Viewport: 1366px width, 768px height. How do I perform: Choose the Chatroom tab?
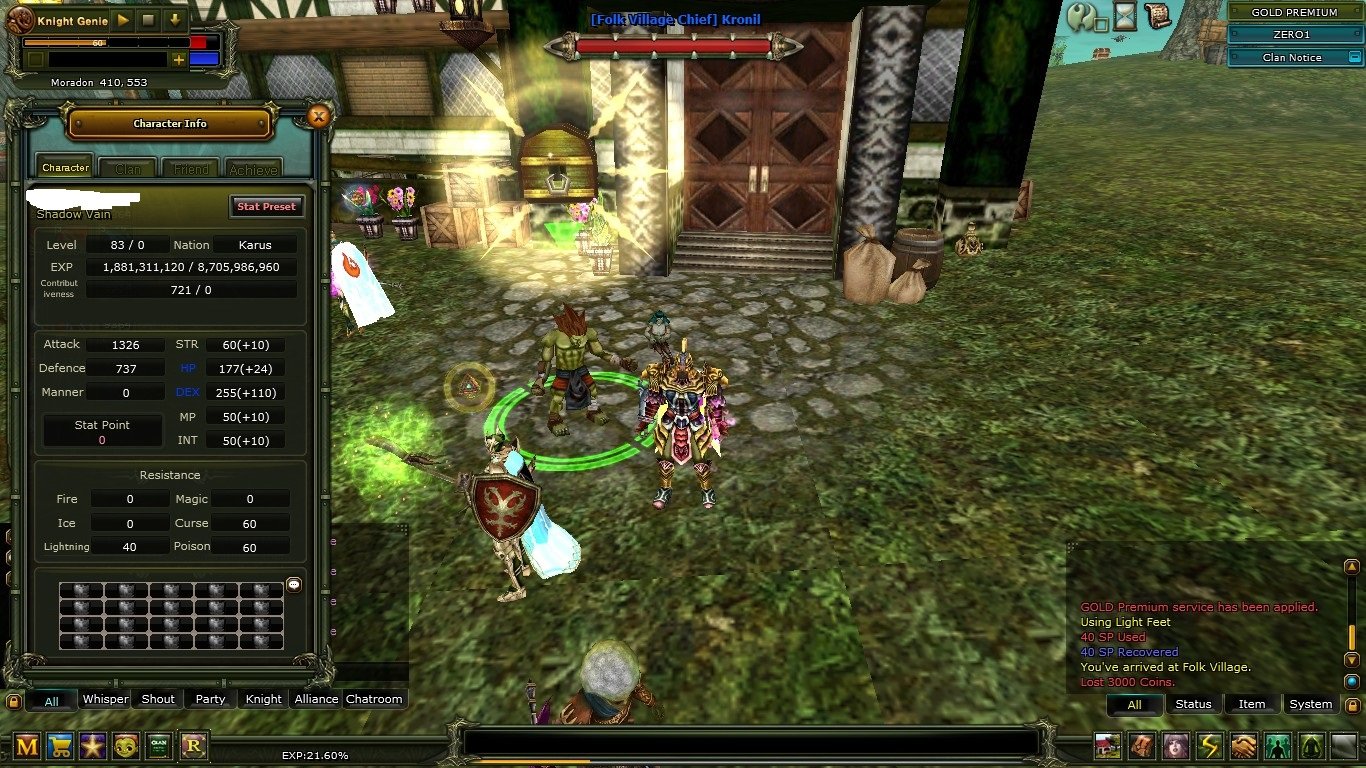pyautogui.click(x=374, y=699)
